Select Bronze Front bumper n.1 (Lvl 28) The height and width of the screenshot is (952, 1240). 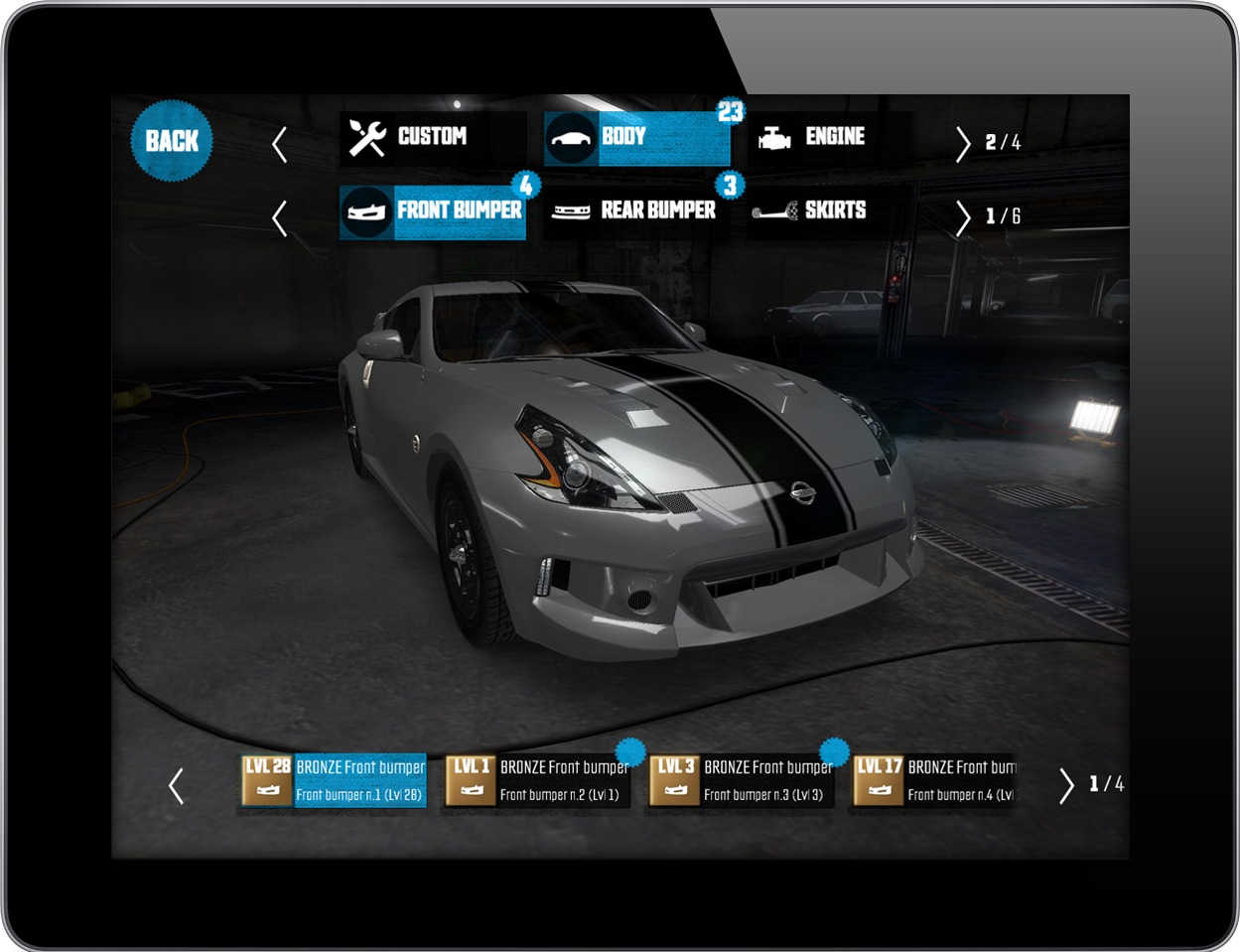tap(335, 781)
